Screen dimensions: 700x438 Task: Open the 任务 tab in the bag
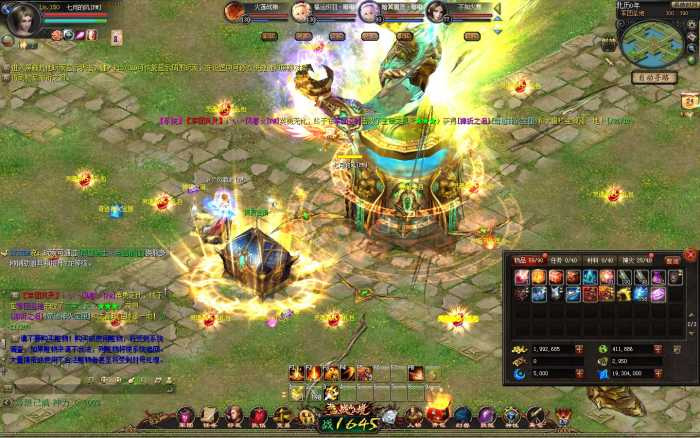[x=564, y=260]
